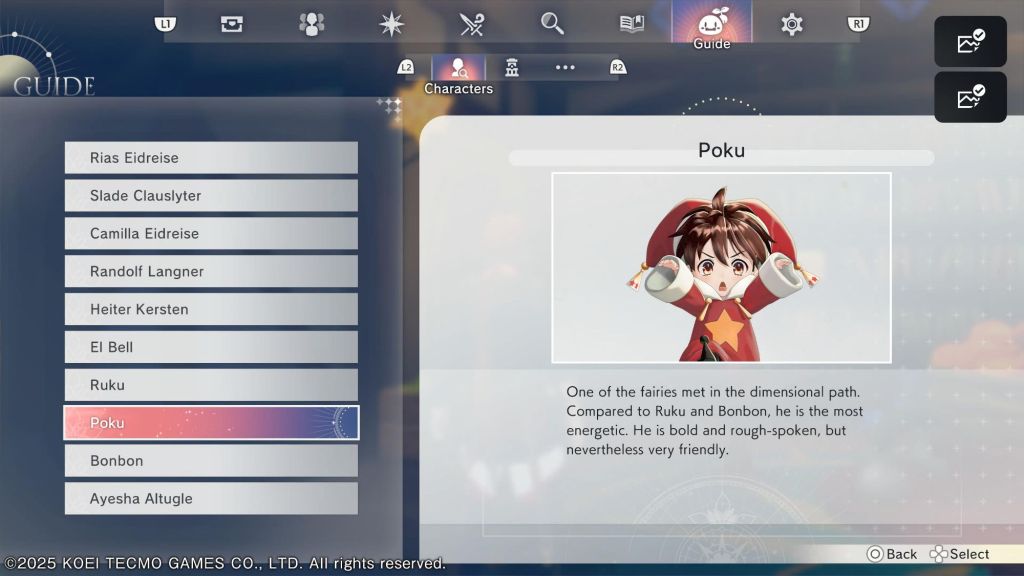View Ayesha Altugle's profile

[211, 499]
